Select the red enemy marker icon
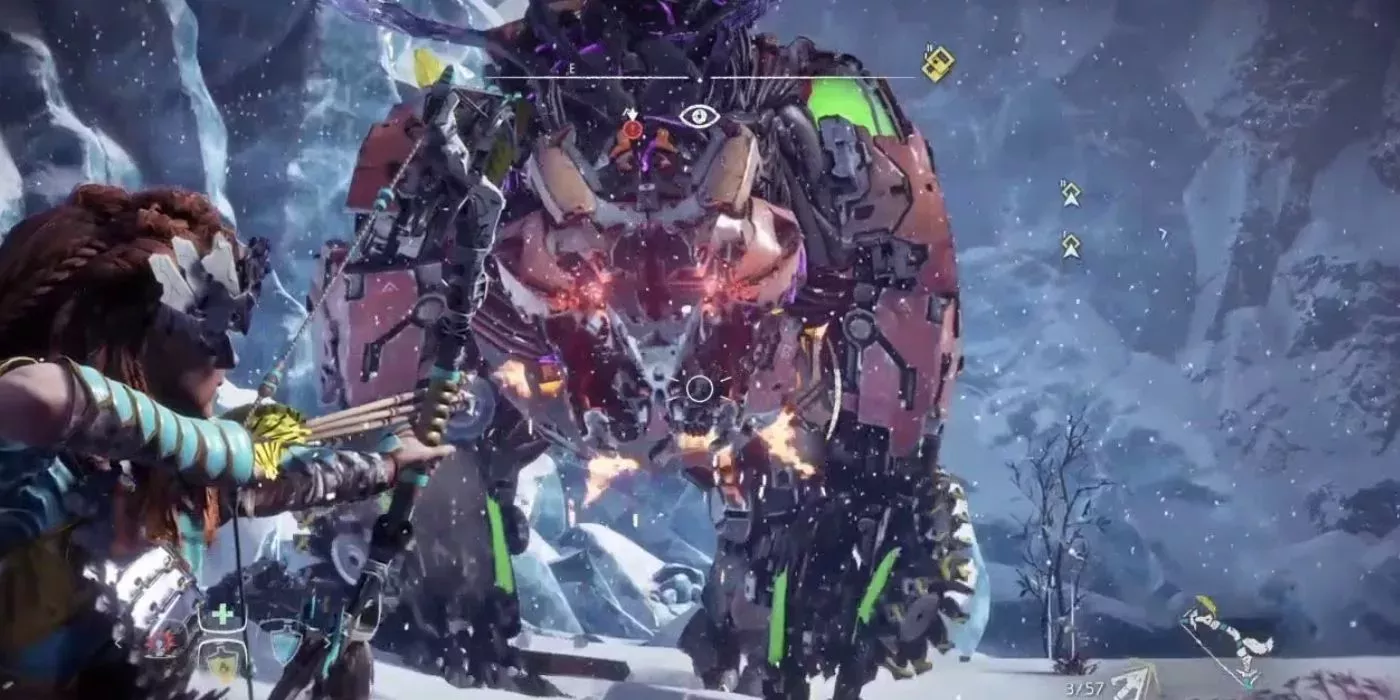 tap(632, 129)
